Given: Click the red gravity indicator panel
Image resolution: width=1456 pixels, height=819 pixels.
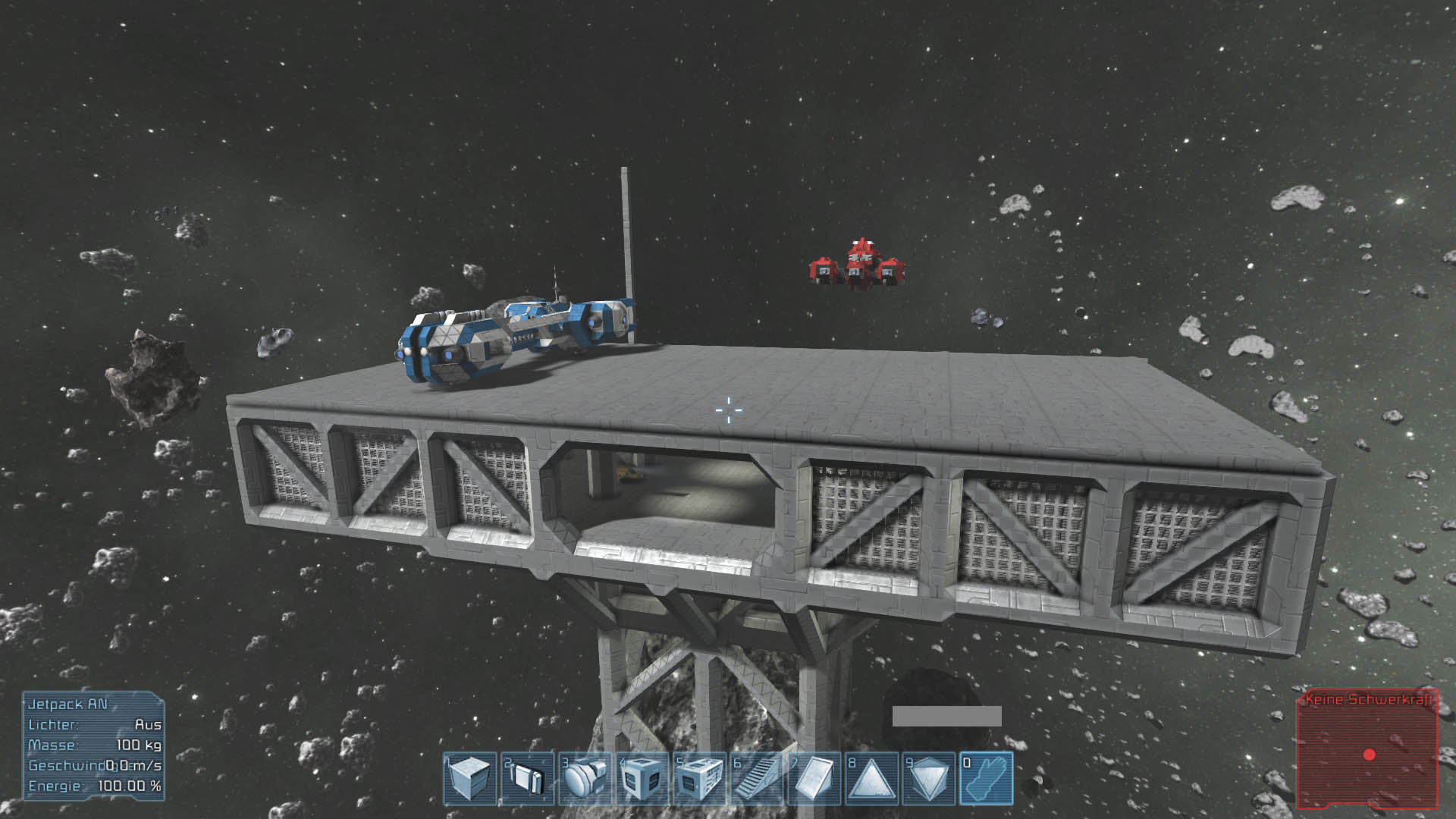Looking at the screenshot, I should click(x=1367, y=749).
